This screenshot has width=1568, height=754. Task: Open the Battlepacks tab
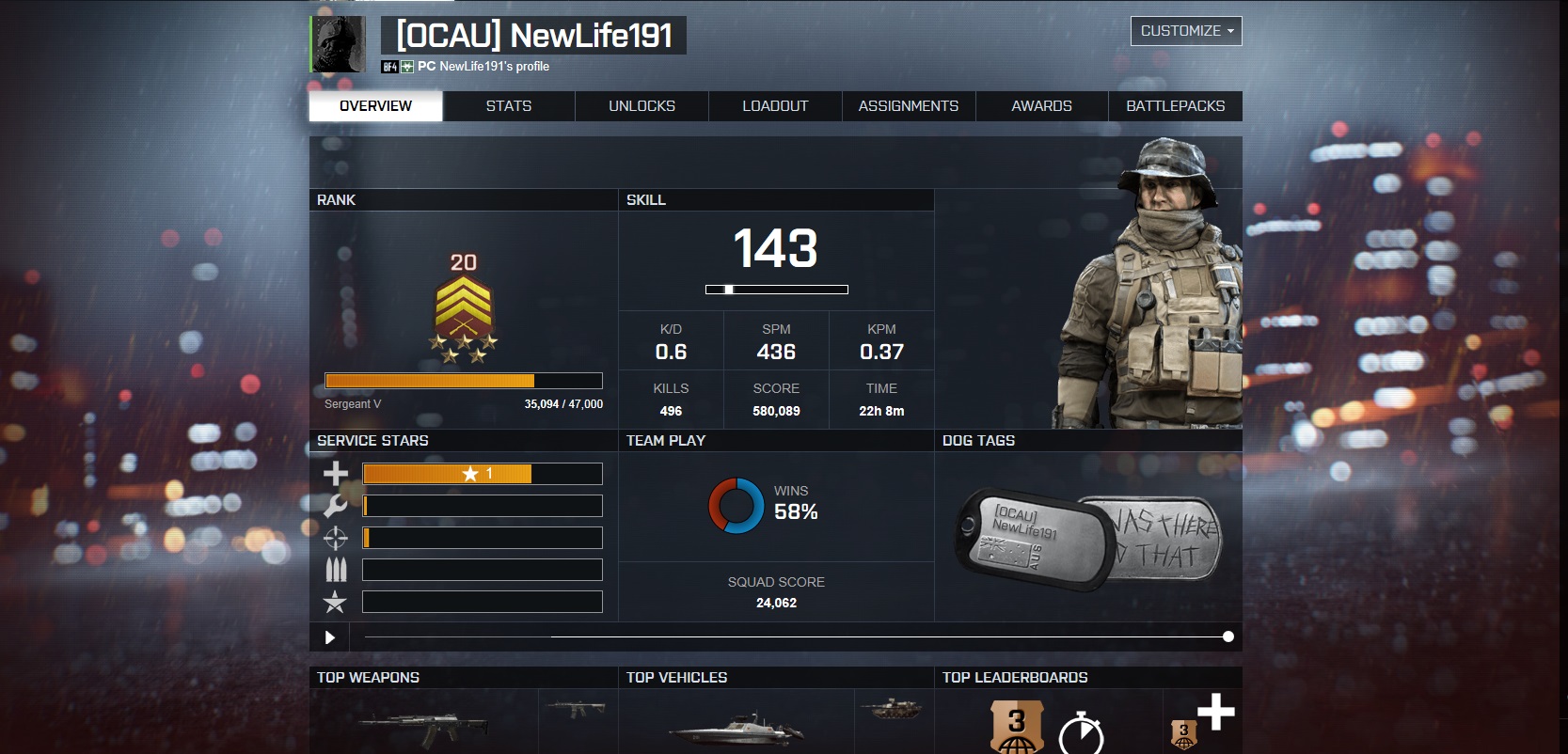coord(1175,106)
